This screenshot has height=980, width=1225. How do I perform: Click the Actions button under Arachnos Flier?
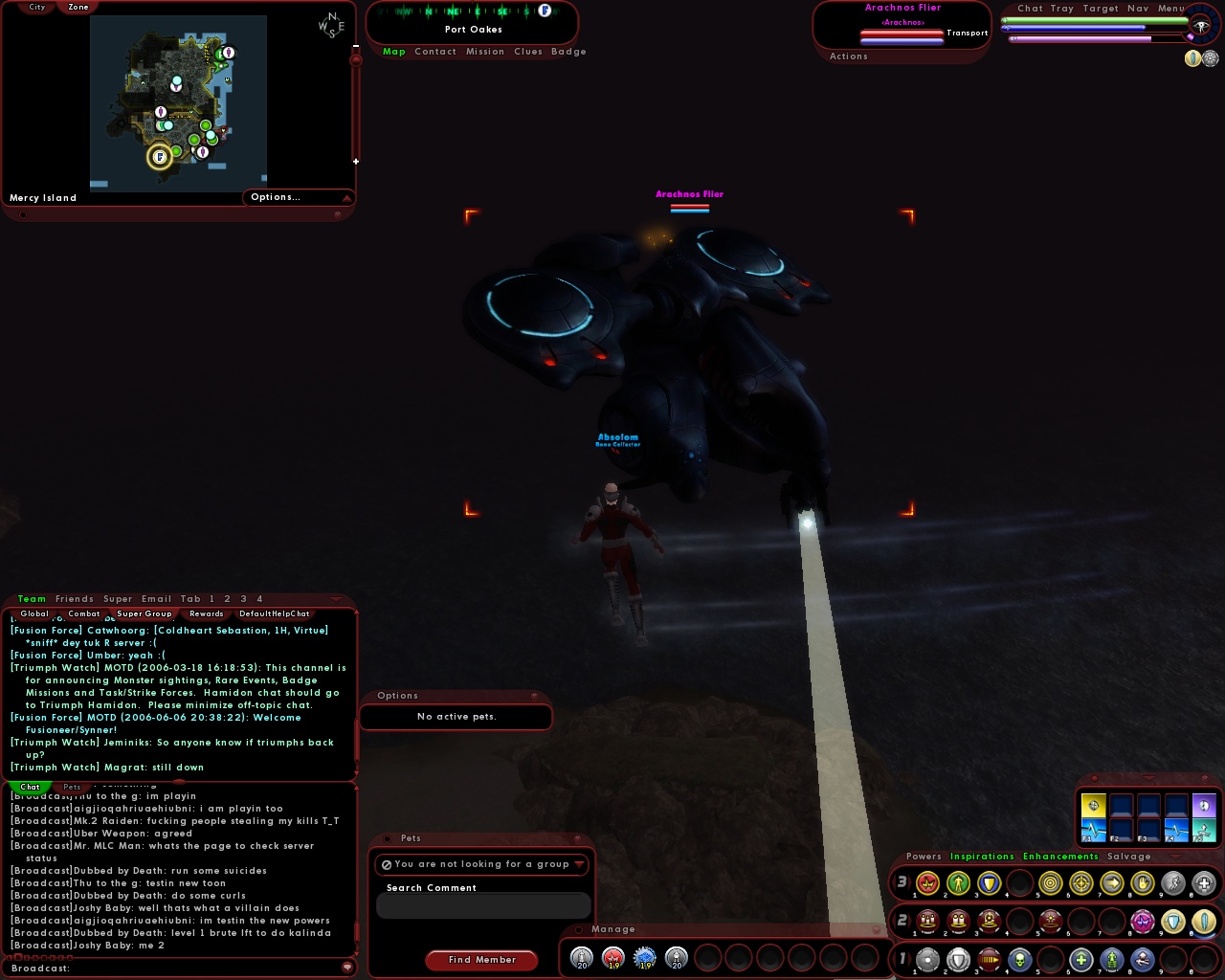(x=849, y=56)
